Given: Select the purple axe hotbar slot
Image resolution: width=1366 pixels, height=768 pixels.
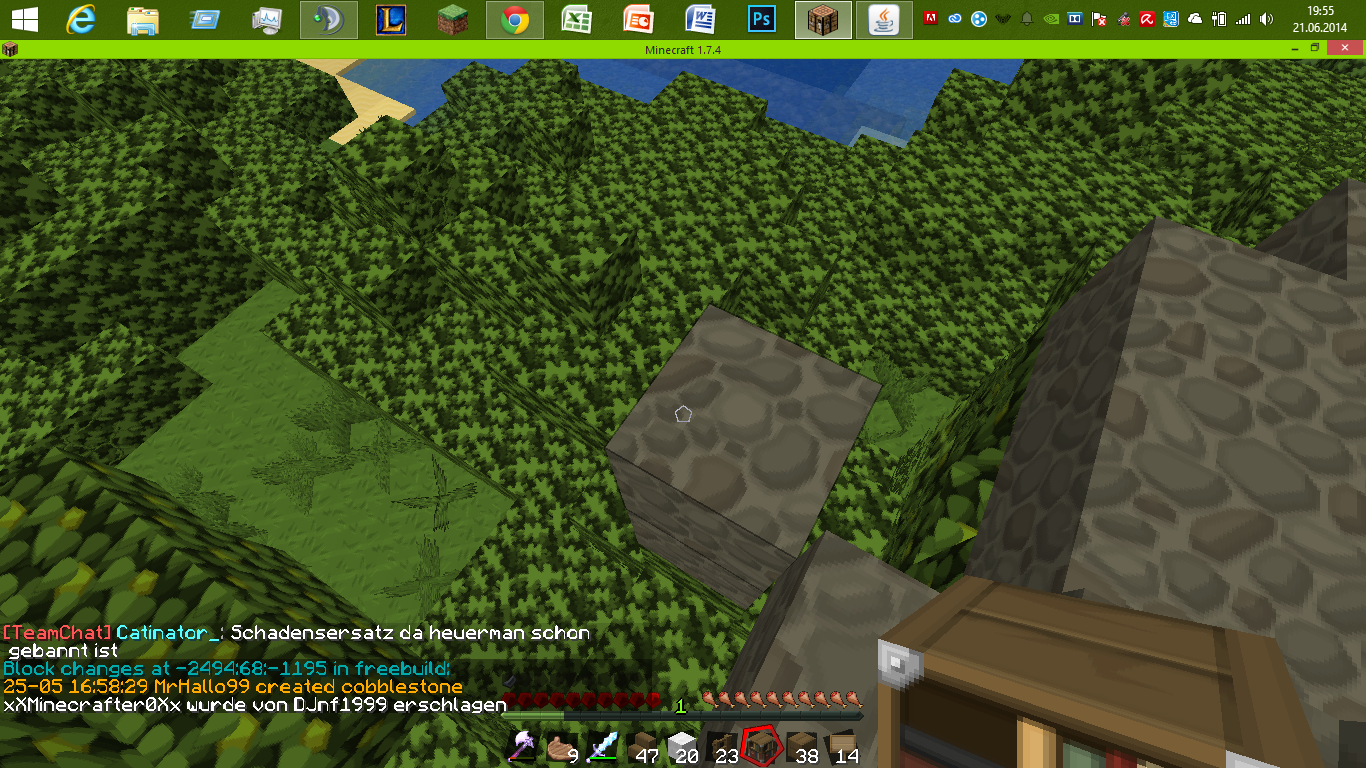Looking at the screenshot, I should click(x=524, y=747).
